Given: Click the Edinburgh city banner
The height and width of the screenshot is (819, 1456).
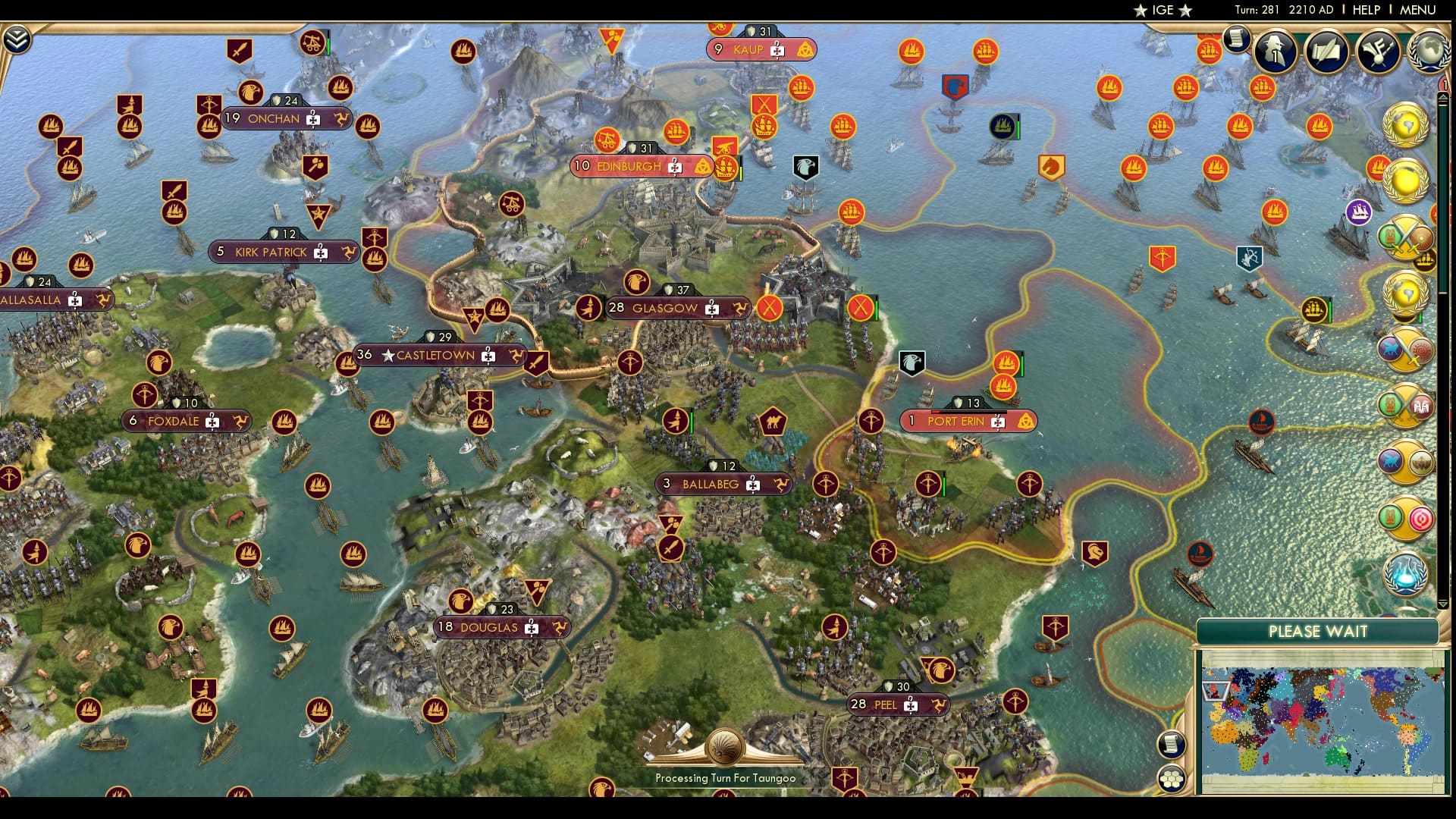Looking at the screenshot, I should point(629,165).
